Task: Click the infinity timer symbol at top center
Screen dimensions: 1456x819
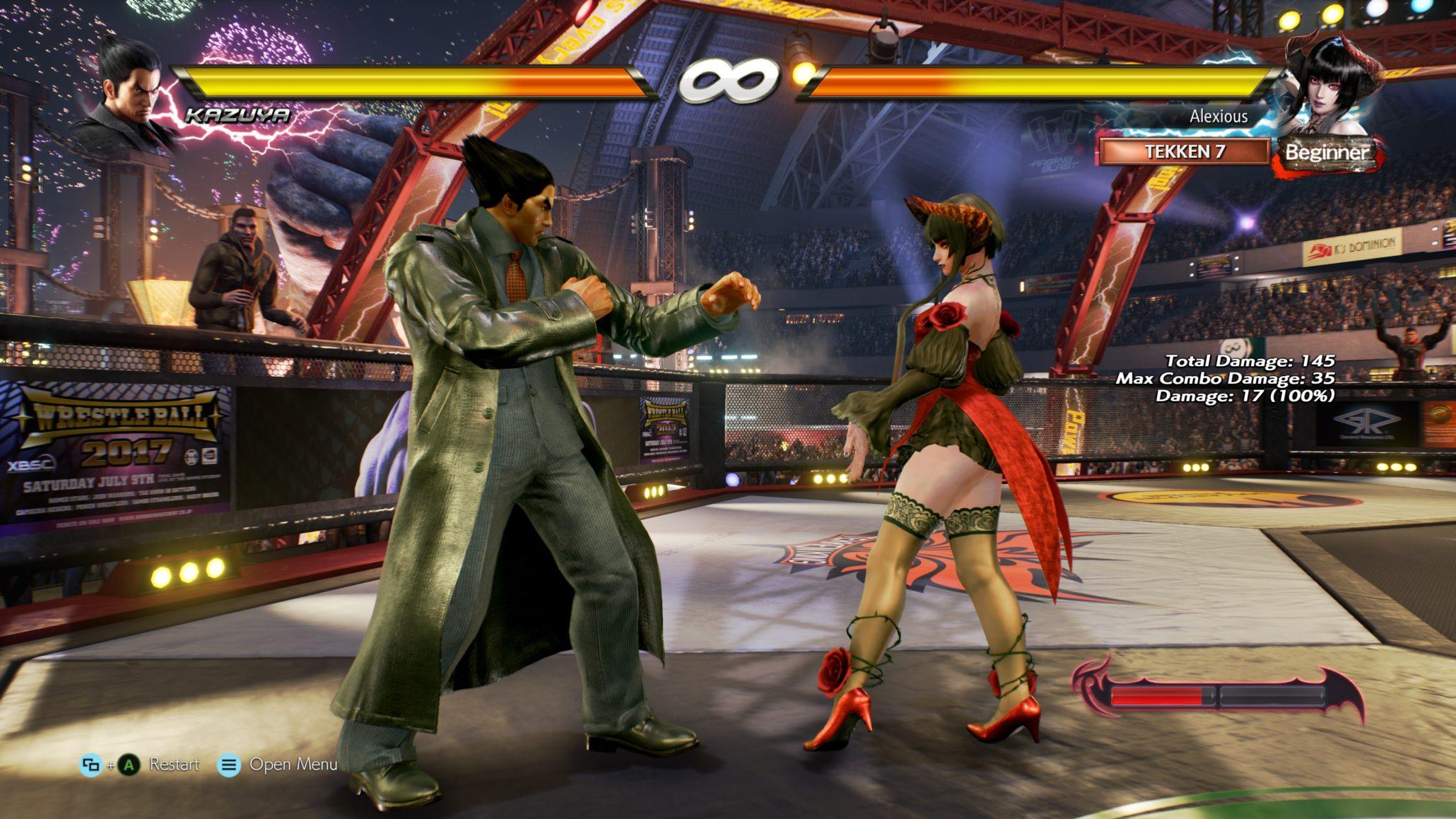Action: [x=727, y=80]
